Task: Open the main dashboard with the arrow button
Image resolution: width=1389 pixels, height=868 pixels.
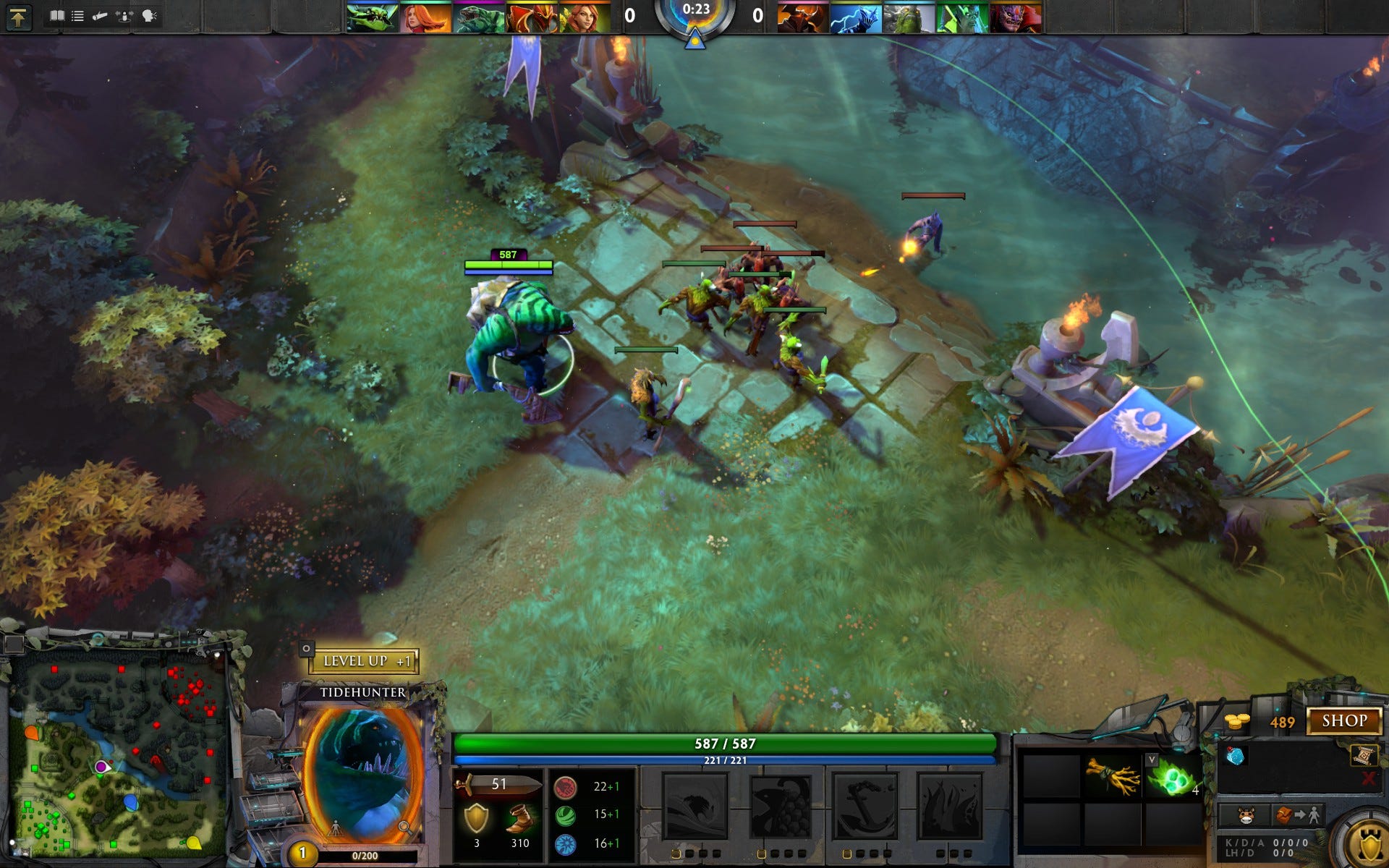Action: 18,17
